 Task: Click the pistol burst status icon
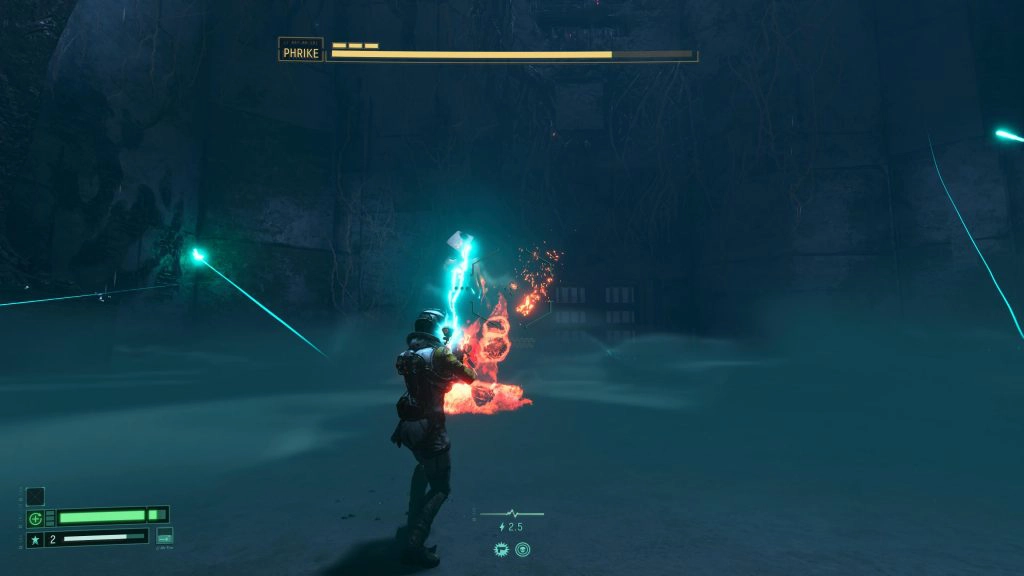(x=502, y=548)
